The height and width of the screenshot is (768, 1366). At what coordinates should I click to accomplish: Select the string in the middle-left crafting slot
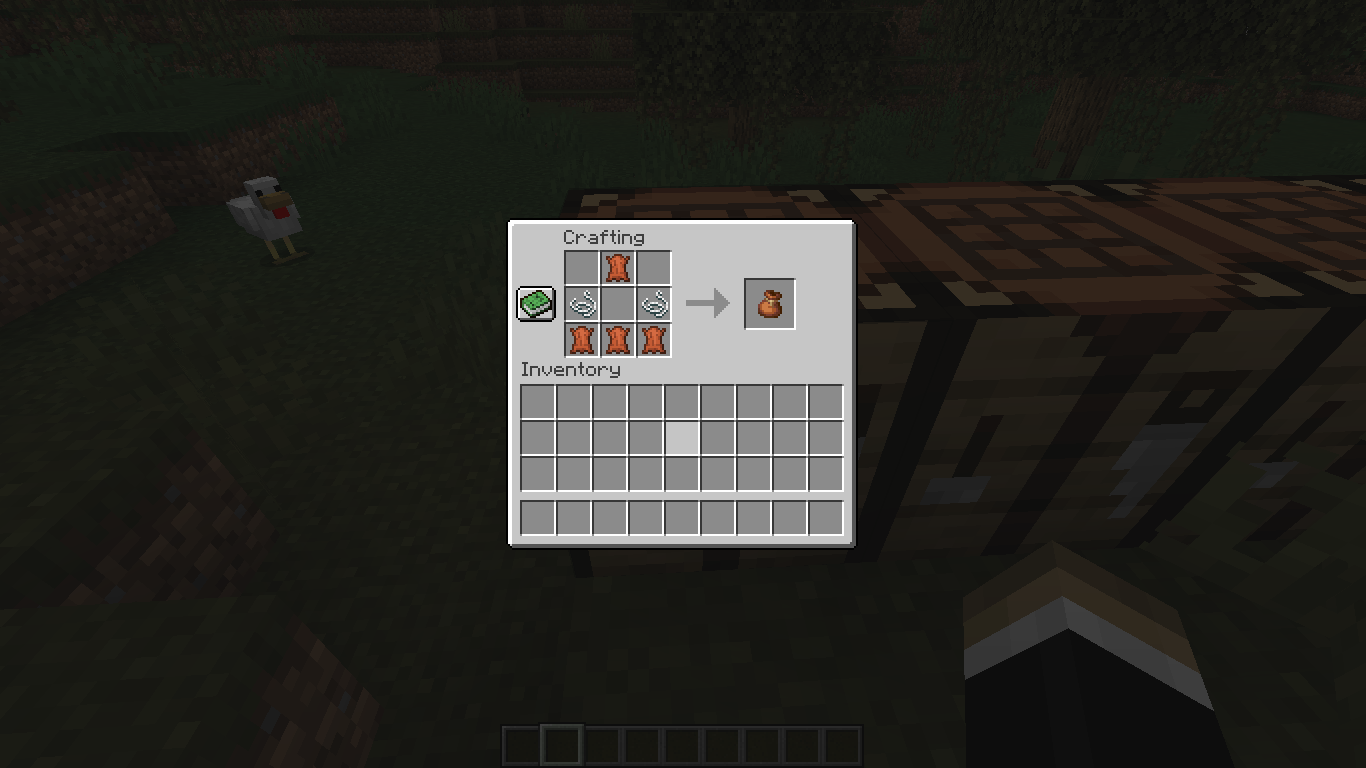tap(580, 303)
